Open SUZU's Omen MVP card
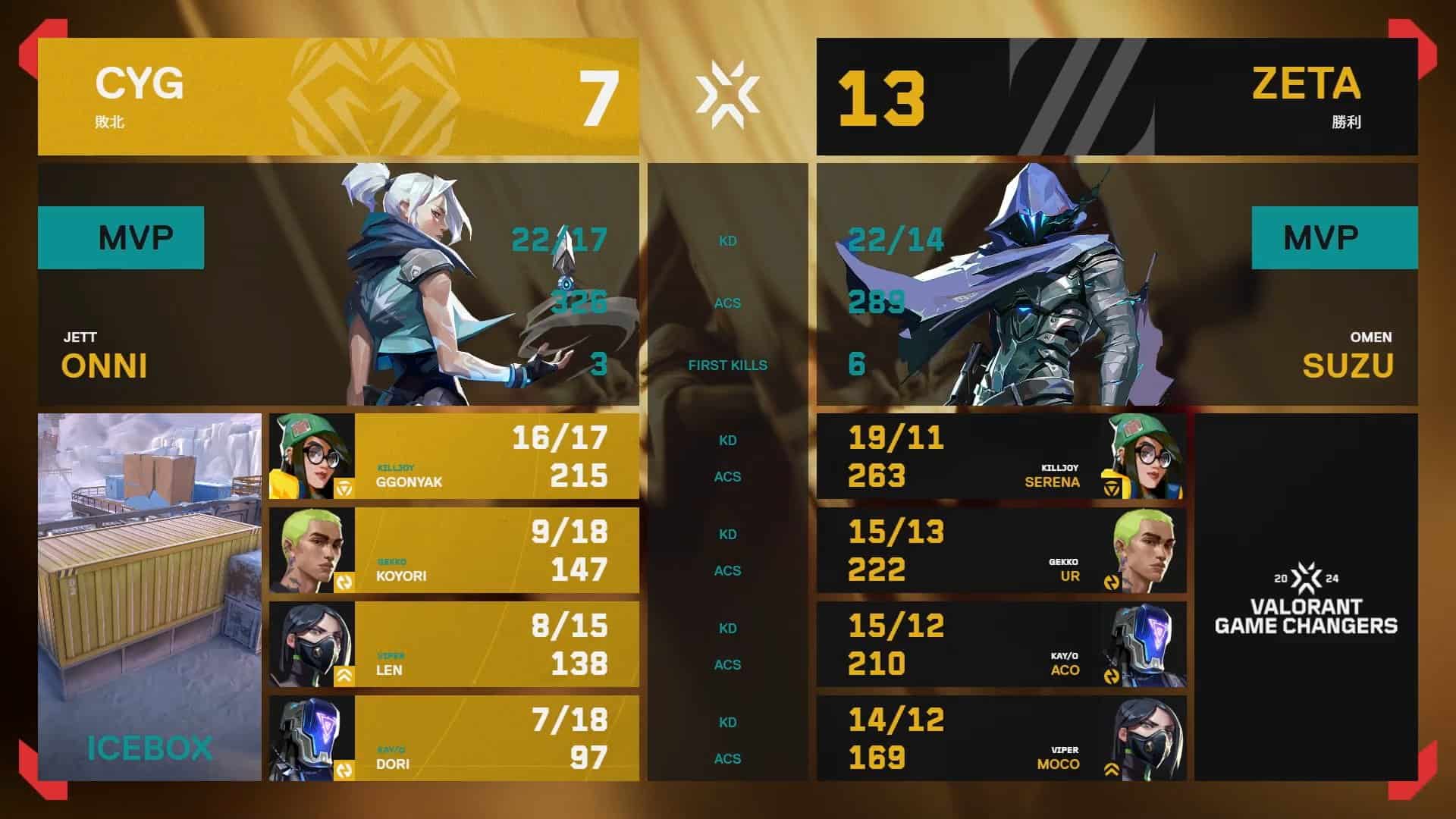1456x819 pixels. click(x=1116, y=284)
